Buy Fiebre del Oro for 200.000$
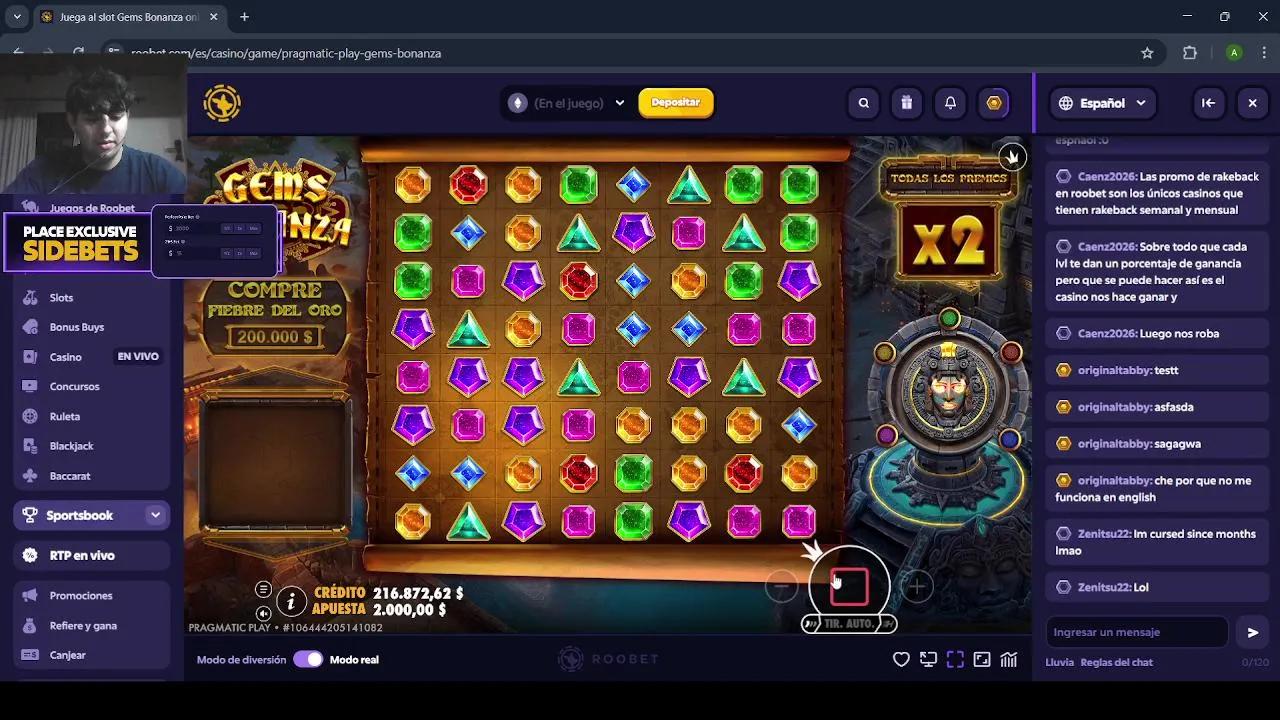Viewport: 1280px width, 720px height. click(276, 318)
